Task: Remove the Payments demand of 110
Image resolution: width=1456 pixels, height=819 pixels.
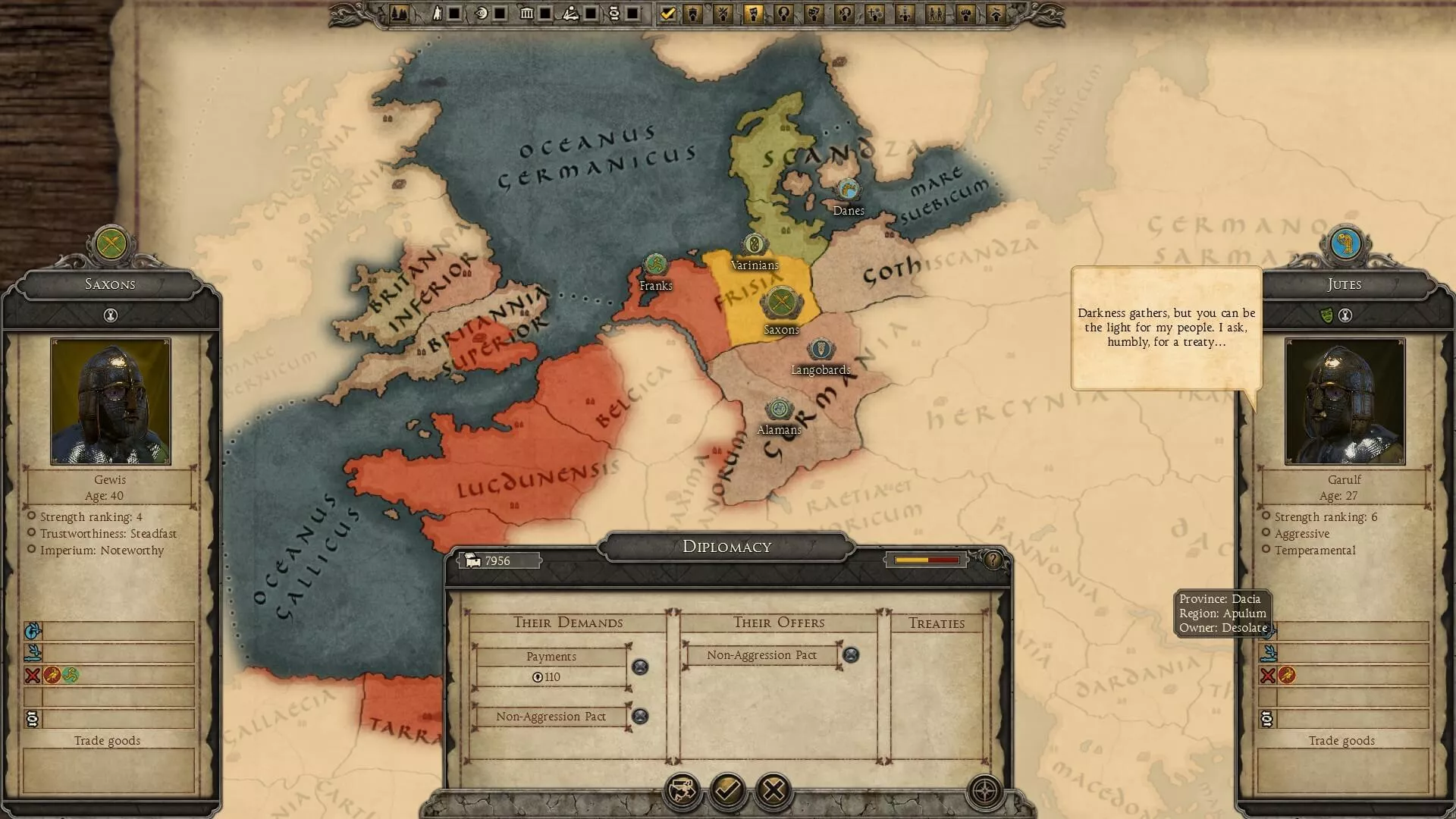Action: click(640, 667)
